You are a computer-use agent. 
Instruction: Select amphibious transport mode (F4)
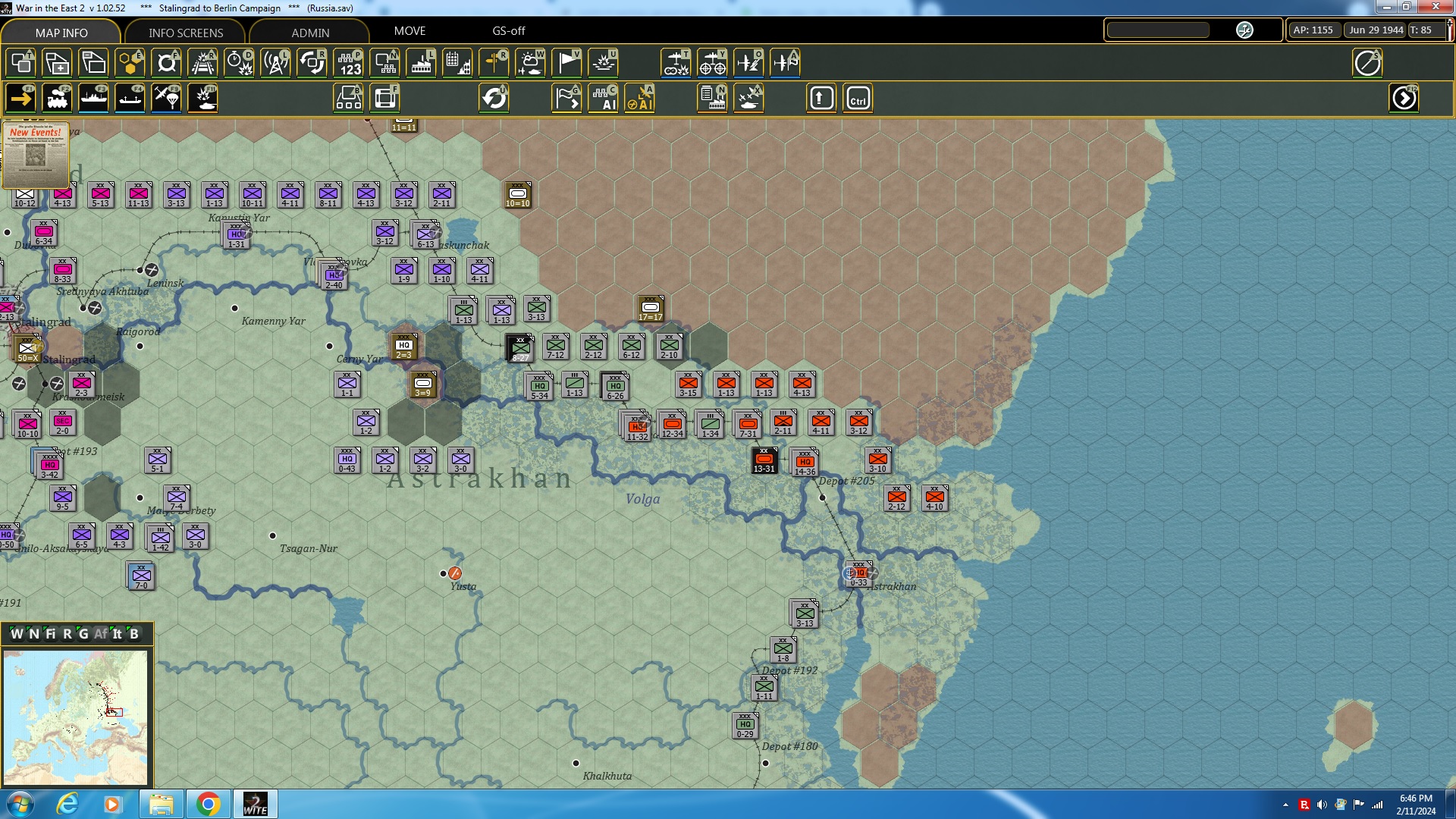click(x=130, y=98)
